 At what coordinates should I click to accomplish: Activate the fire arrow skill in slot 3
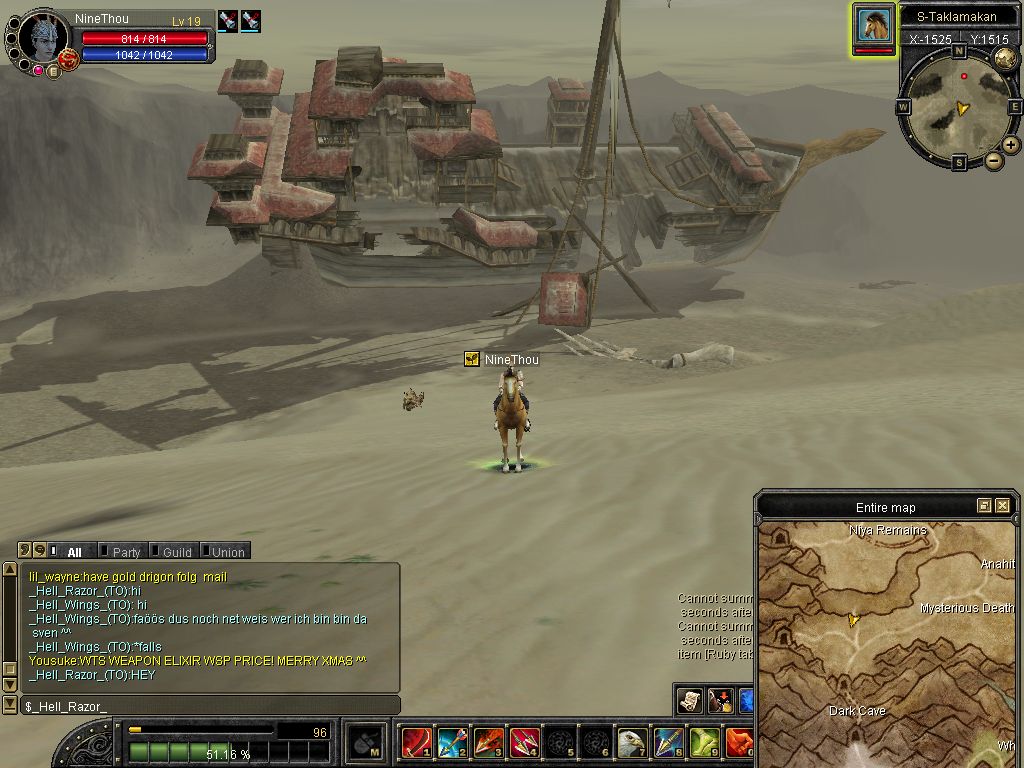(x=488, y=743)
